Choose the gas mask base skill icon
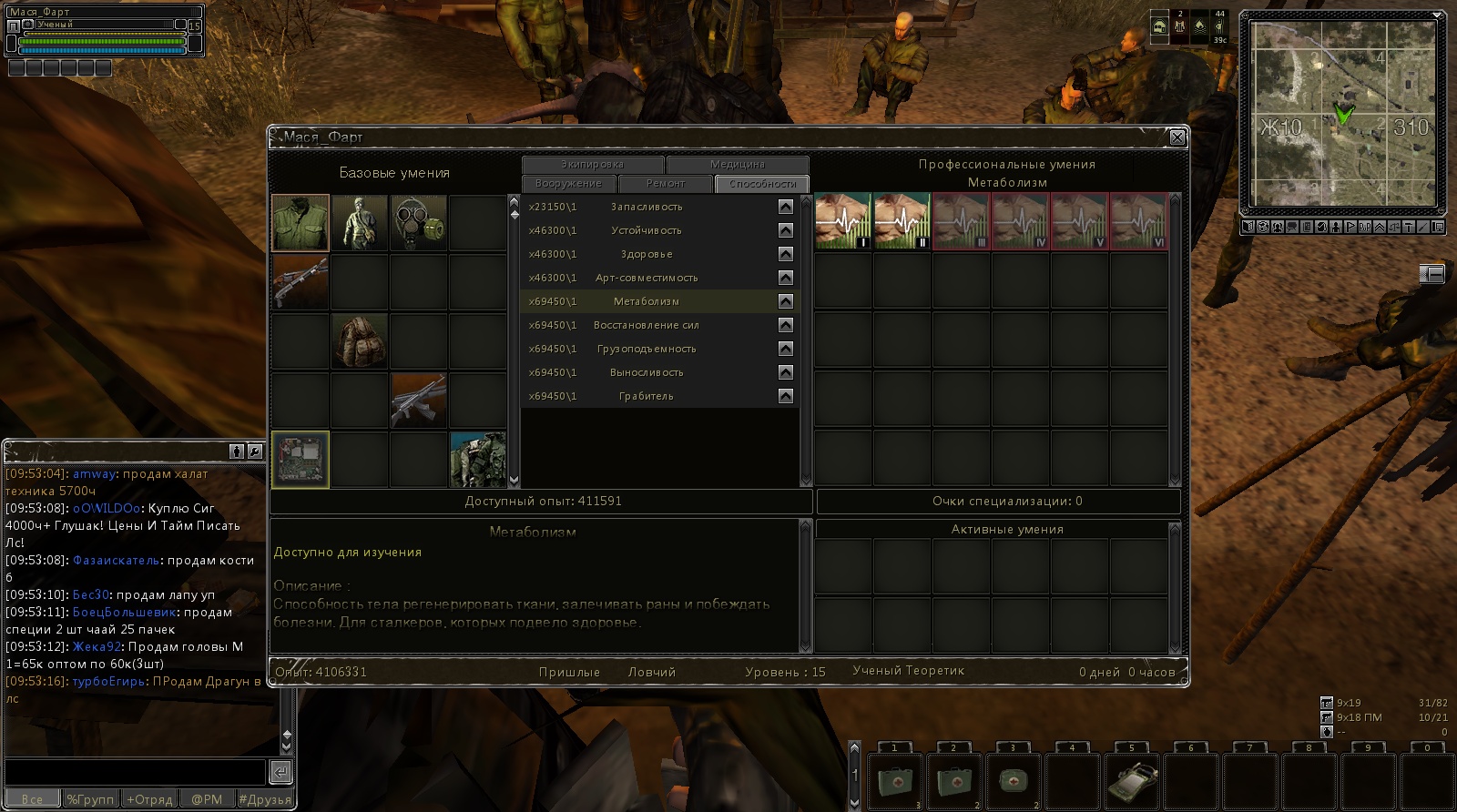 [419, 223]
